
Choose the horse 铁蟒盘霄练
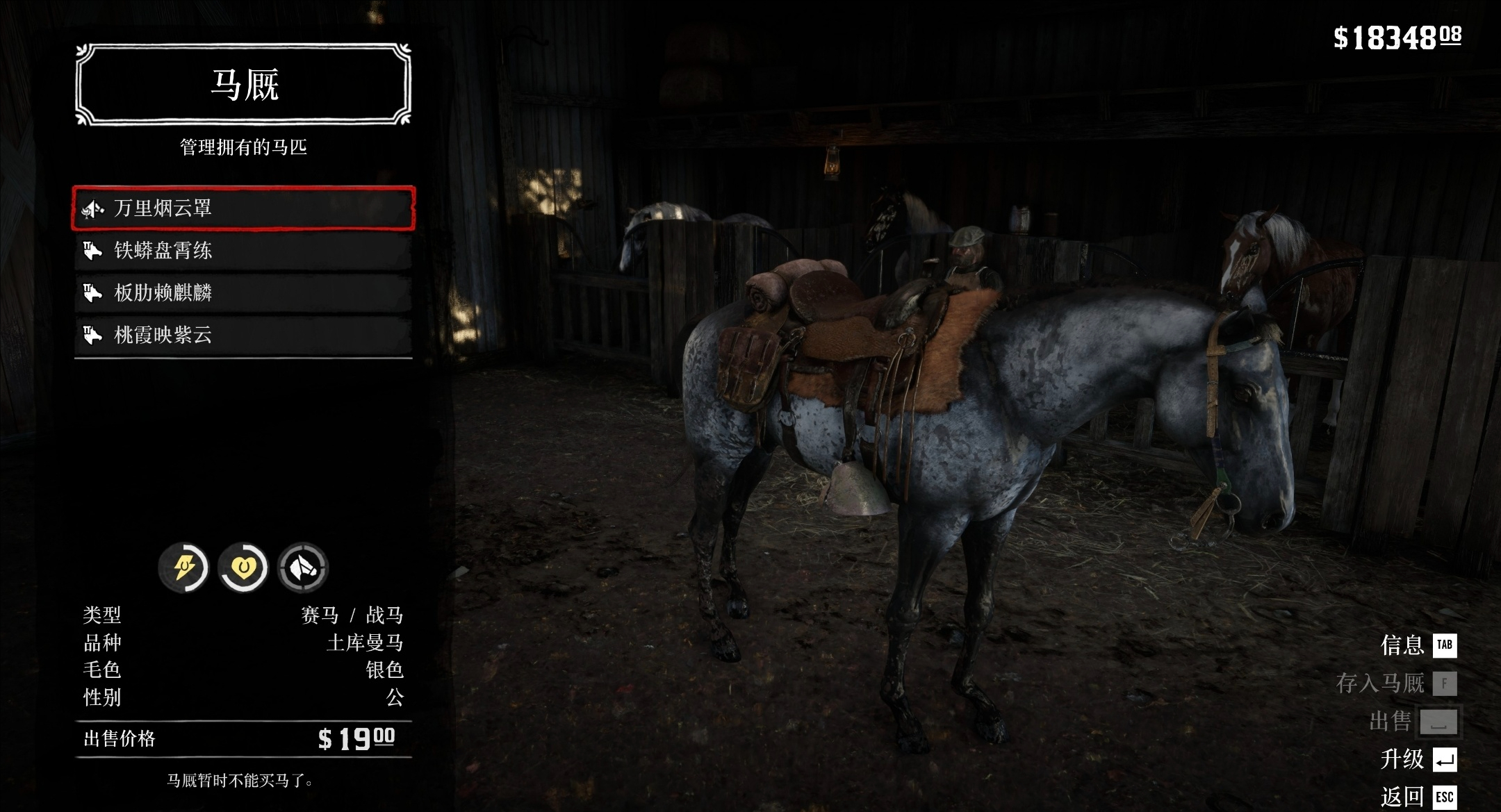(x=243, y=251)
